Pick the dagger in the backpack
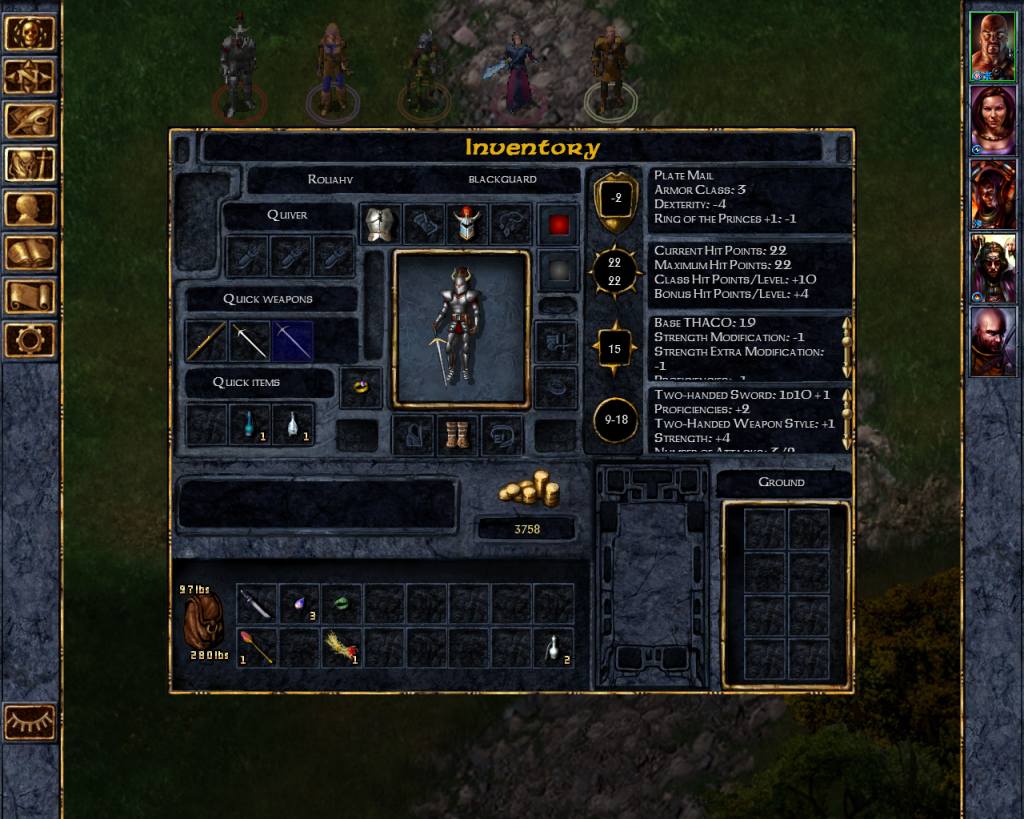The width and height of the screenshot is (1024, 819). (256, 604)
